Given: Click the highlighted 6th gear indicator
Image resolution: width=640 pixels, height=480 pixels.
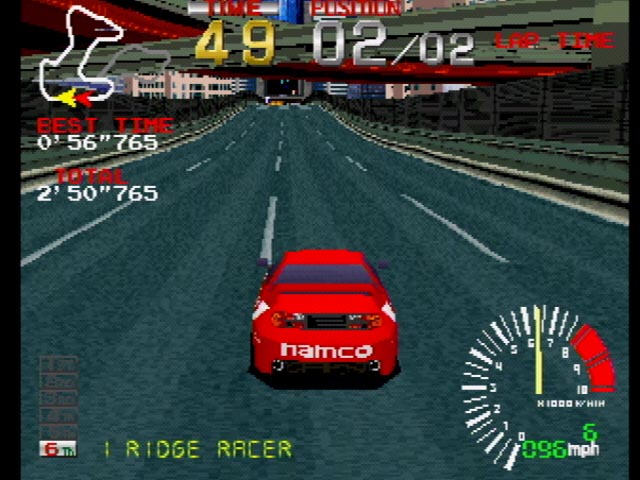Looking at the screenshot, I should pyautogui.click(x=58, y=448).
